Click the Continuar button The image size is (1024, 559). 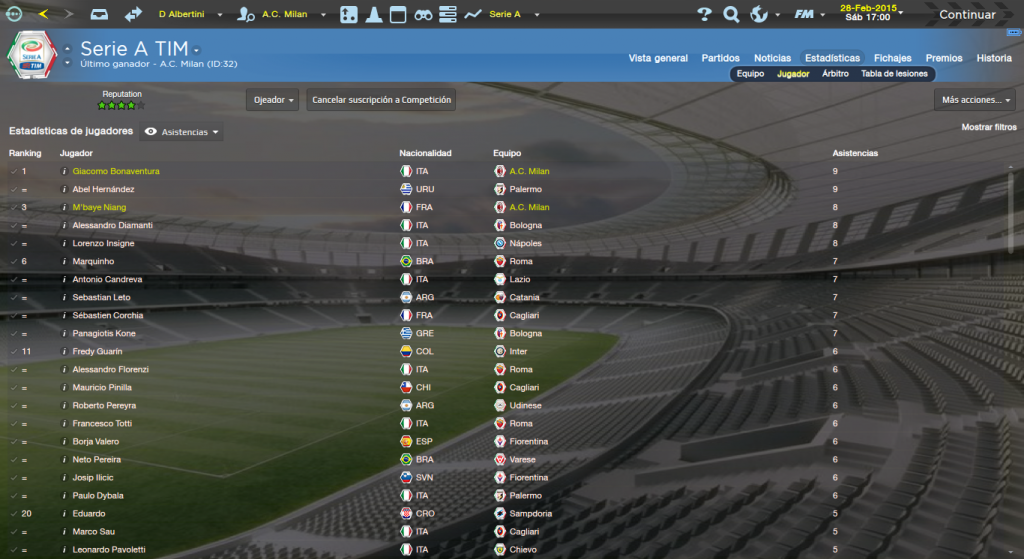tap(967, 15)
